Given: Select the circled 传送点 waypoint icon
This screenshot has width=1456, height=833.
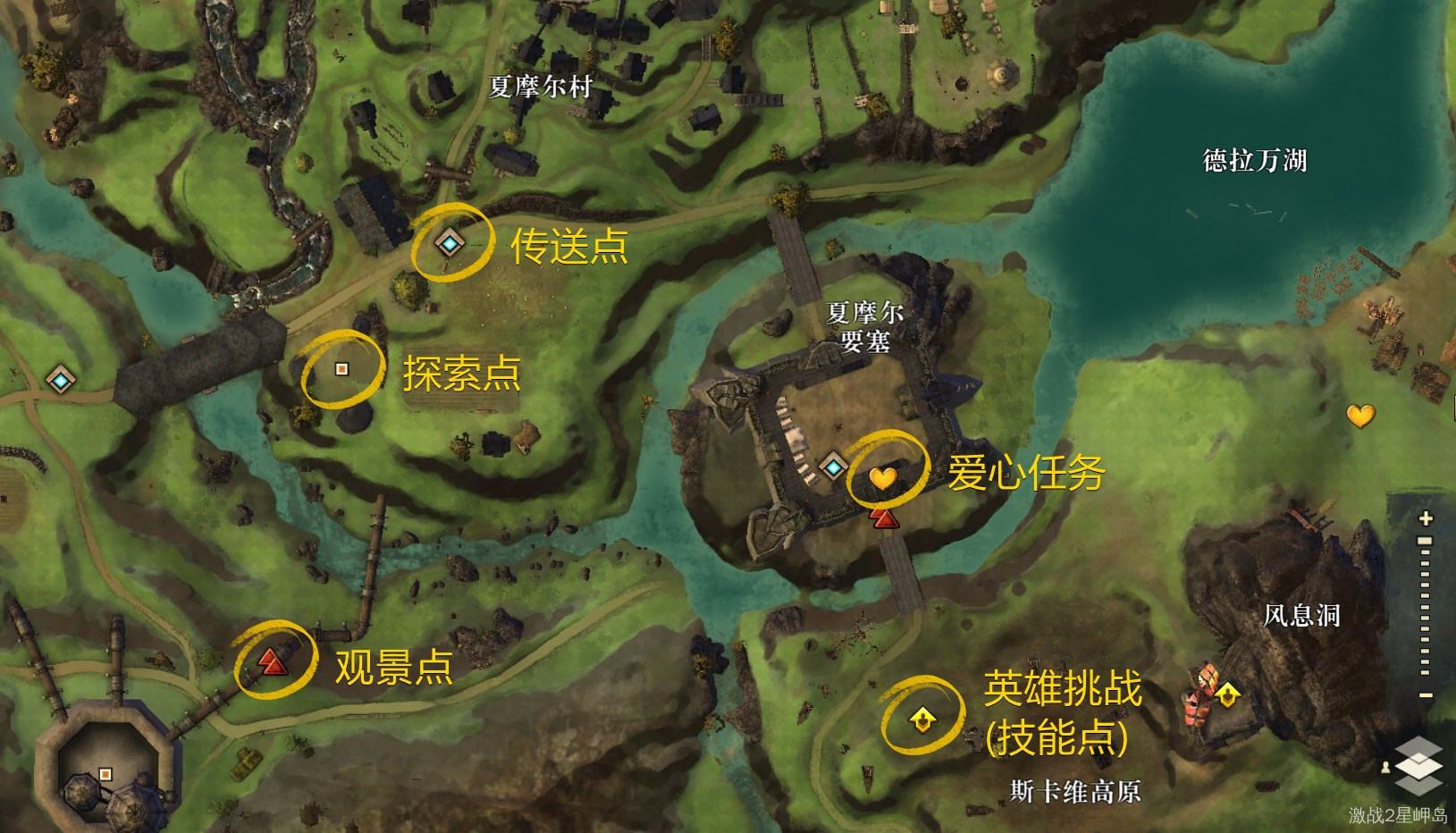Looking at the screenshot, I should click(x=448, y=243).
